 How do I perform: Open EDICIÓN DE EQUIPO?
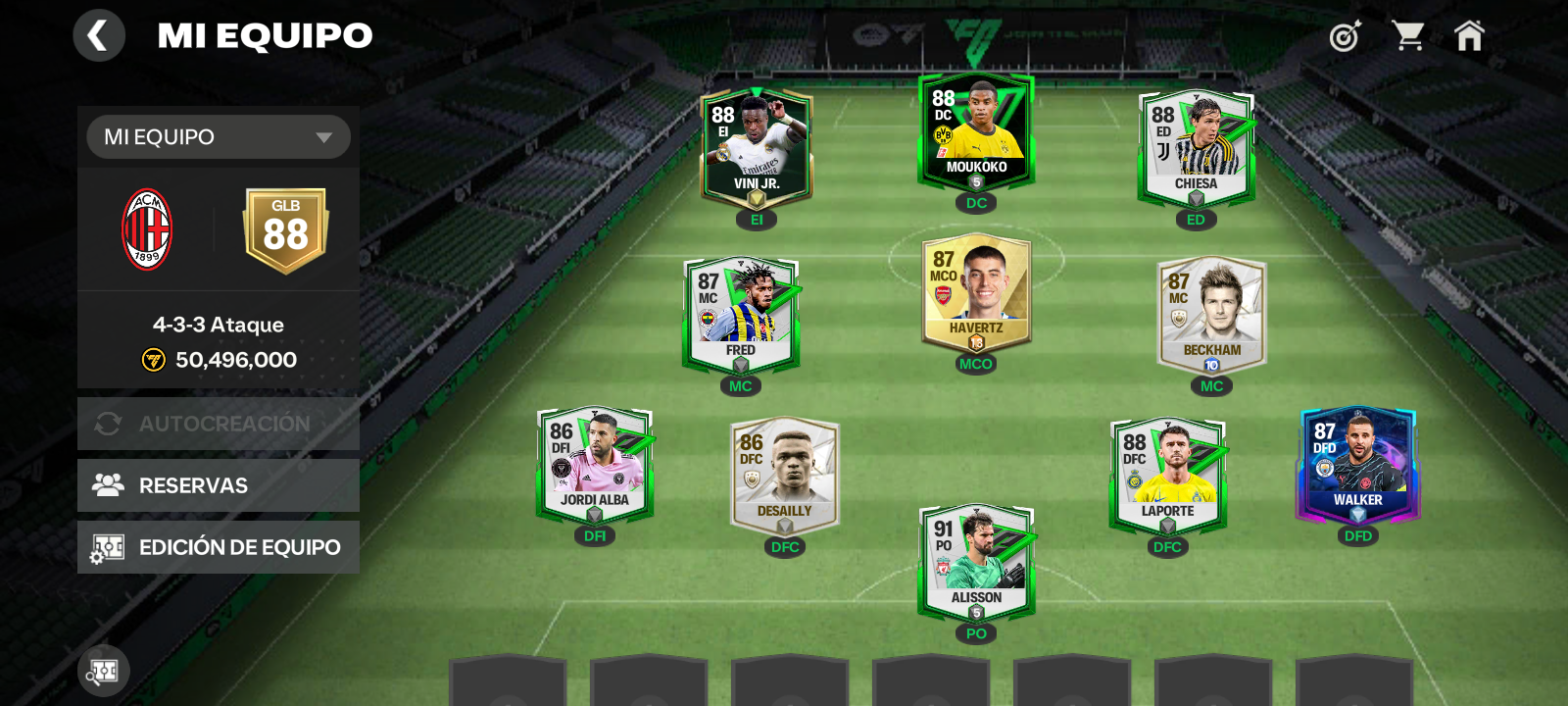tap(219, 547)
